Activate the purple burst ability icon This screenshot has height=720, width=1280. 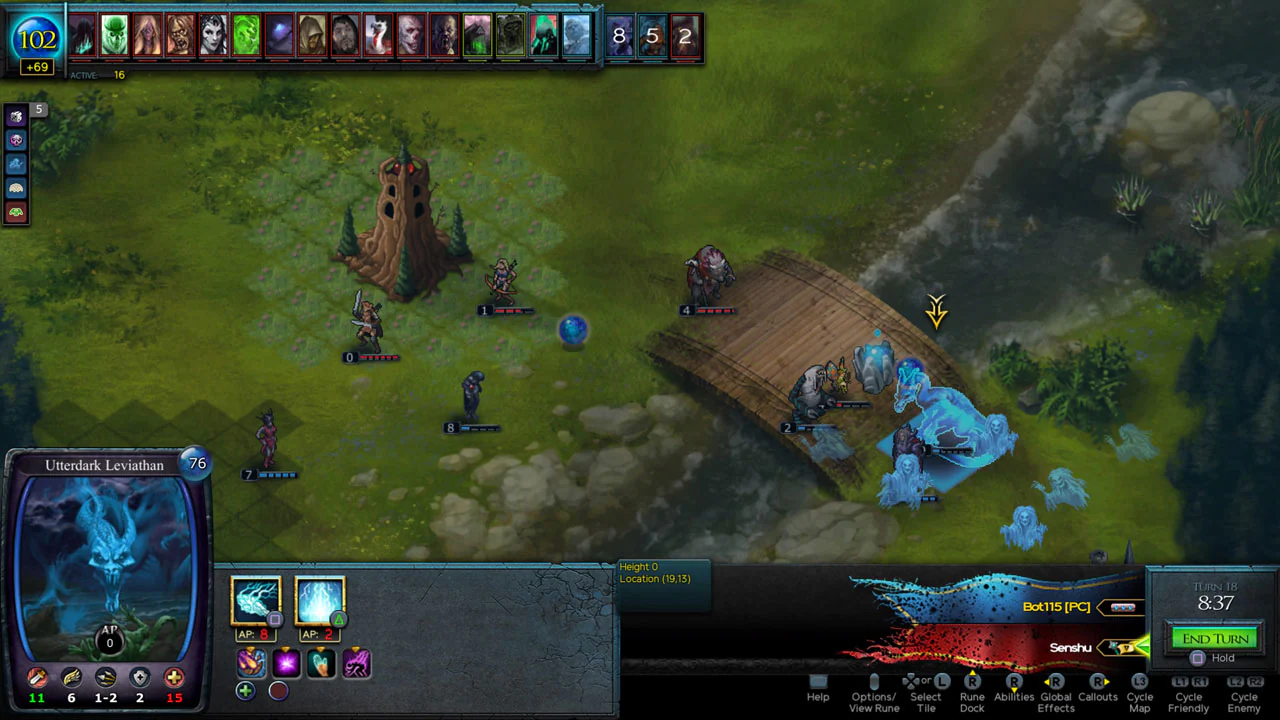point(286,662)
